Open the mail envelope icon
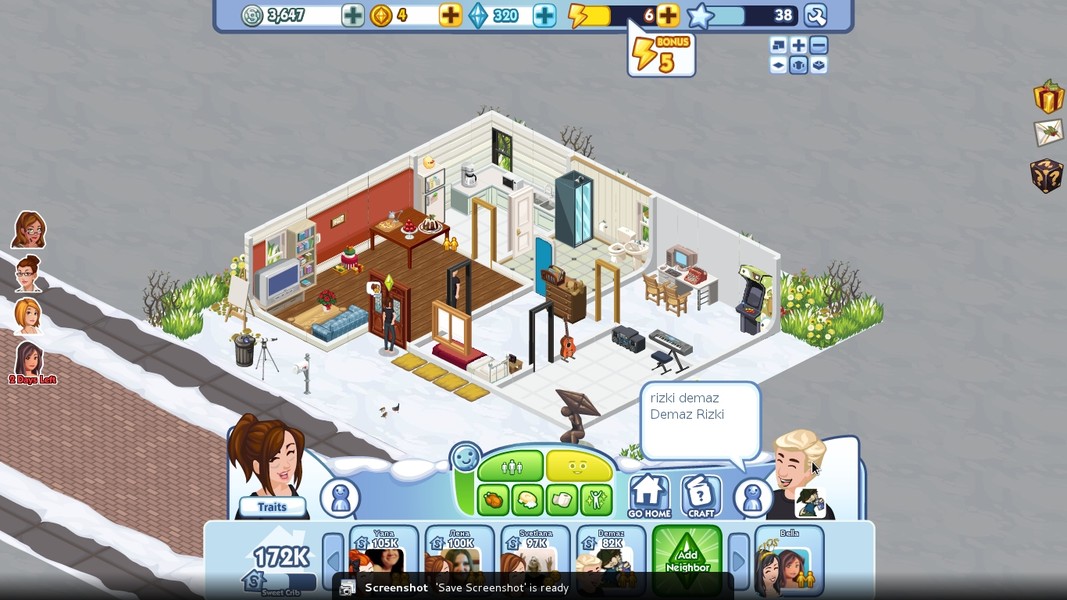Screen dimensions: 1067x600 [x=1048, y=133]
